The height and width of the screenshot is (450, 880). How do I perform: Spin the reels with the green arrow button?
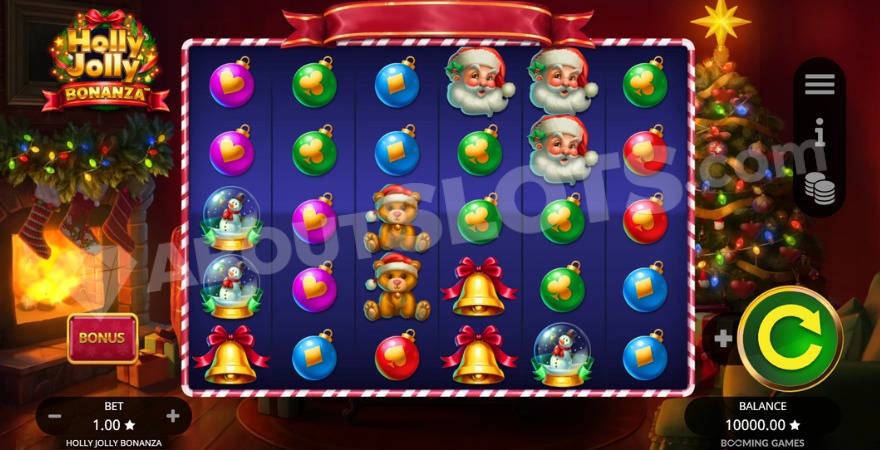point(790,338)
